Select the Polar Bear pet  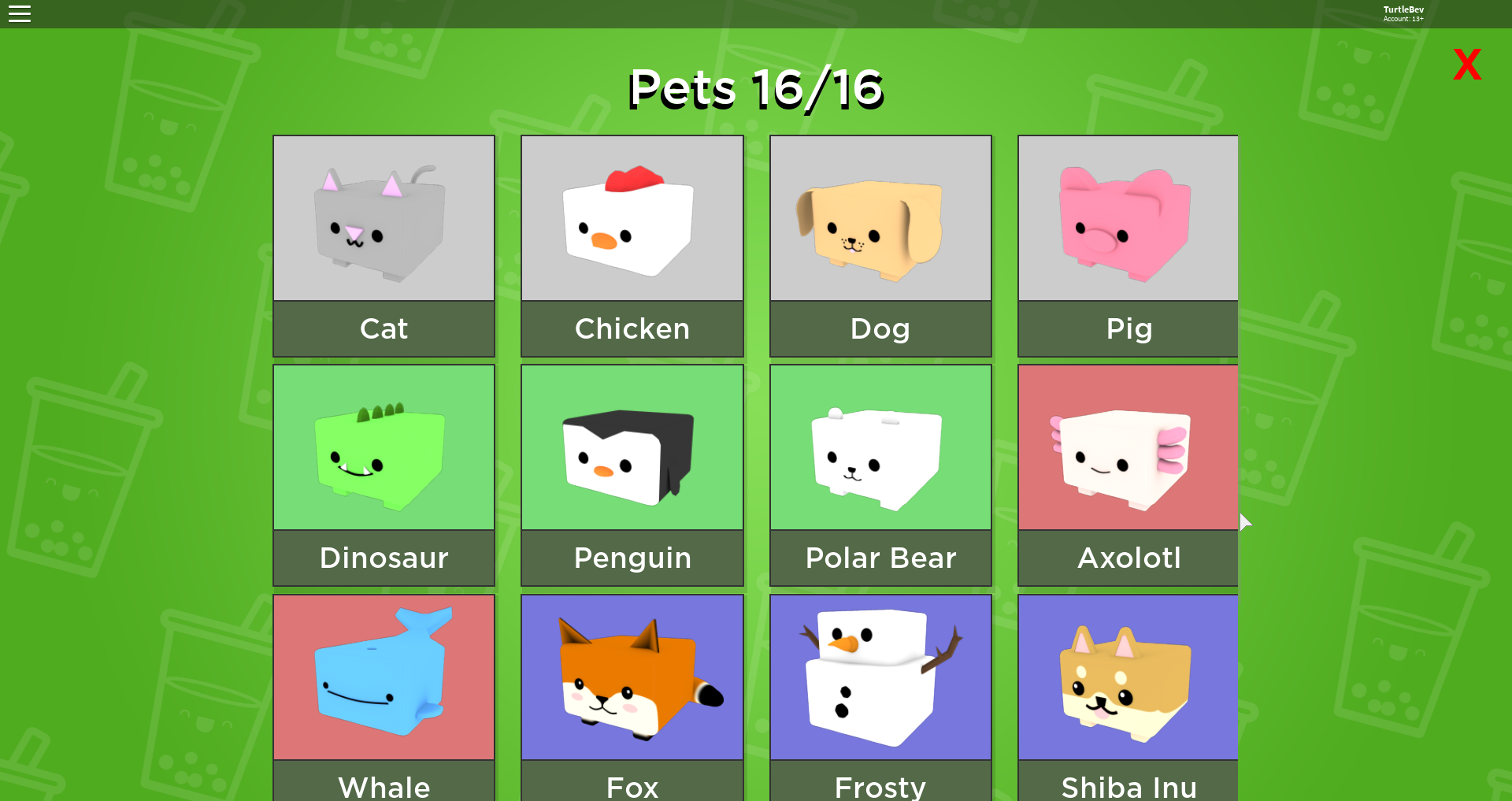point(880,447)
